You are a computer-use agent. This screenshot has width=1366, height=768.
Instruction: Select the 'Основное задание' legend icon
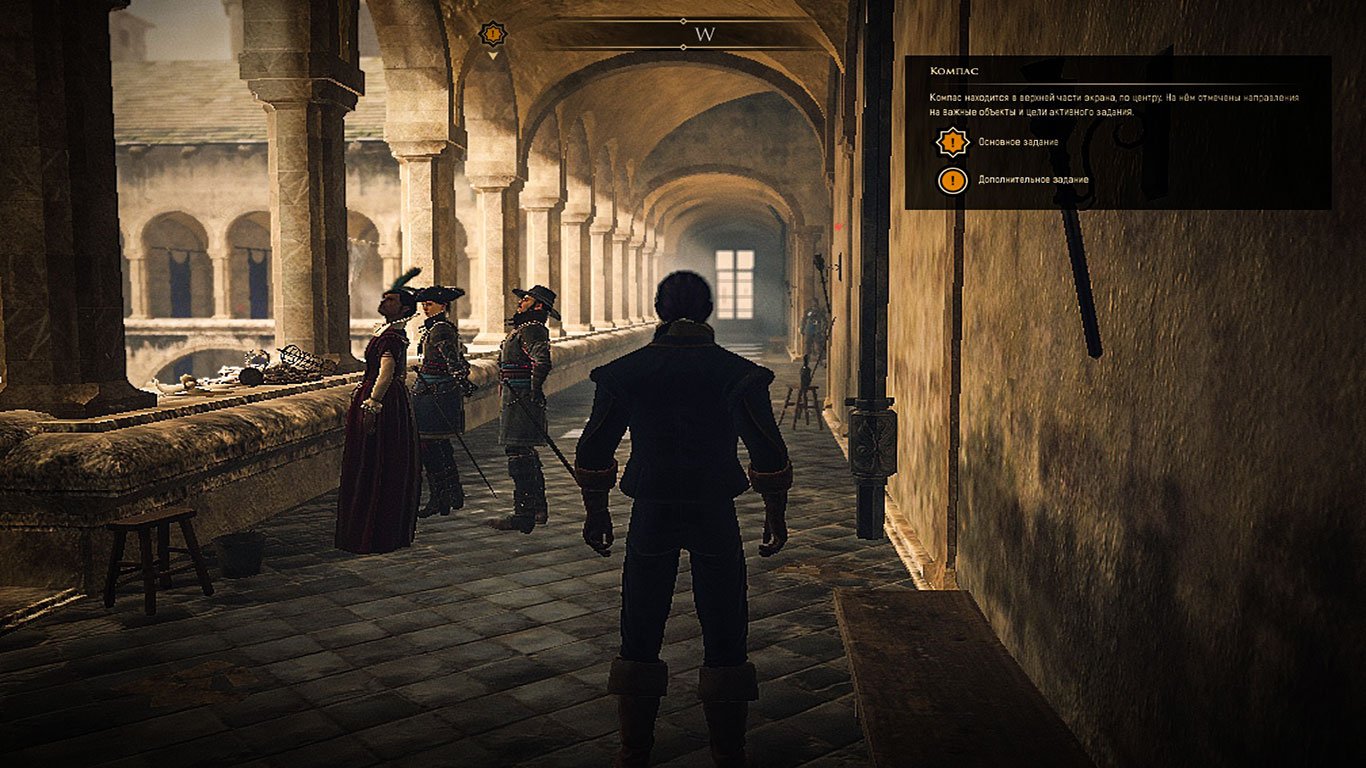[952, 142]
